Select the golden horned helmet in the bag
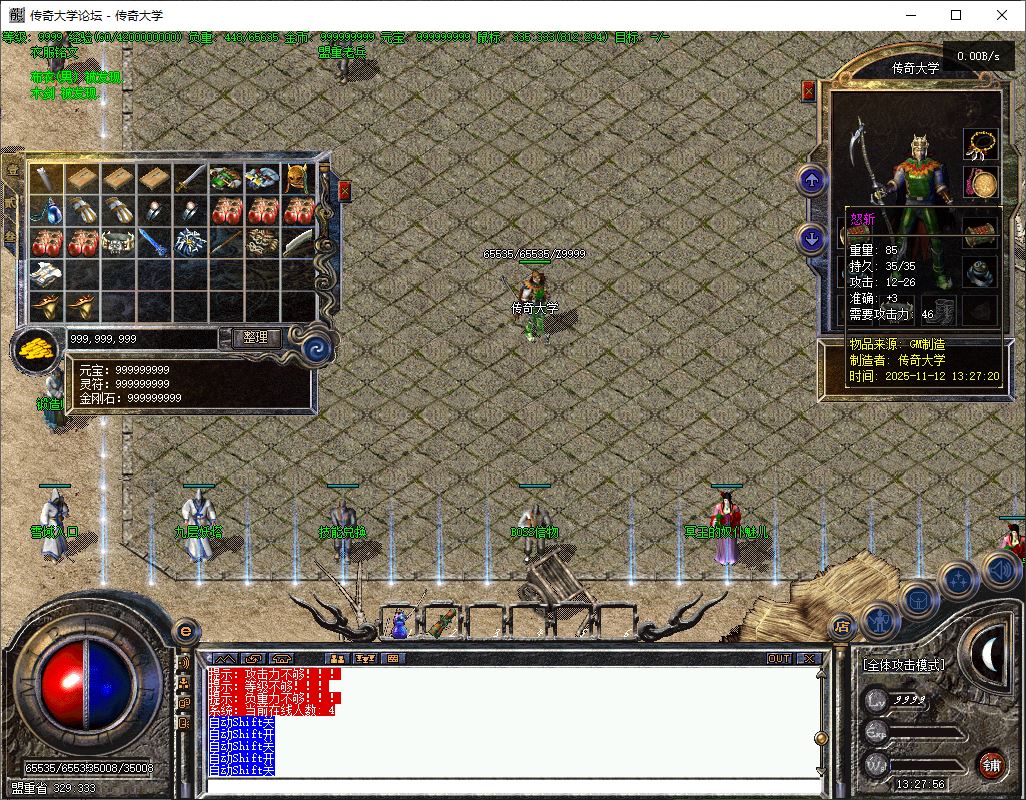Screen dimensions: 1026x800 click(x=297, y=179)
